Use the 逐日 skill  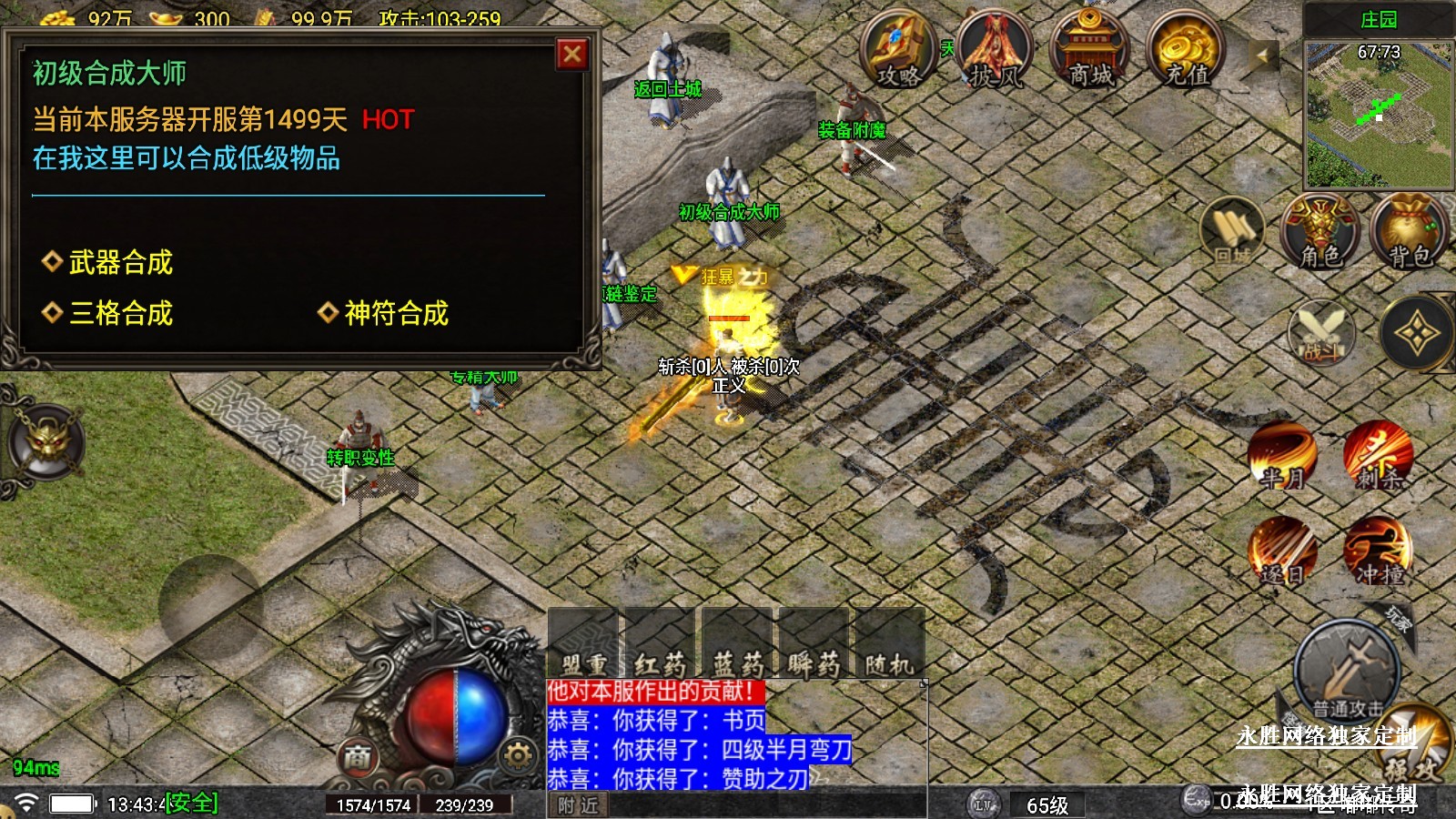pos(1282,552)
